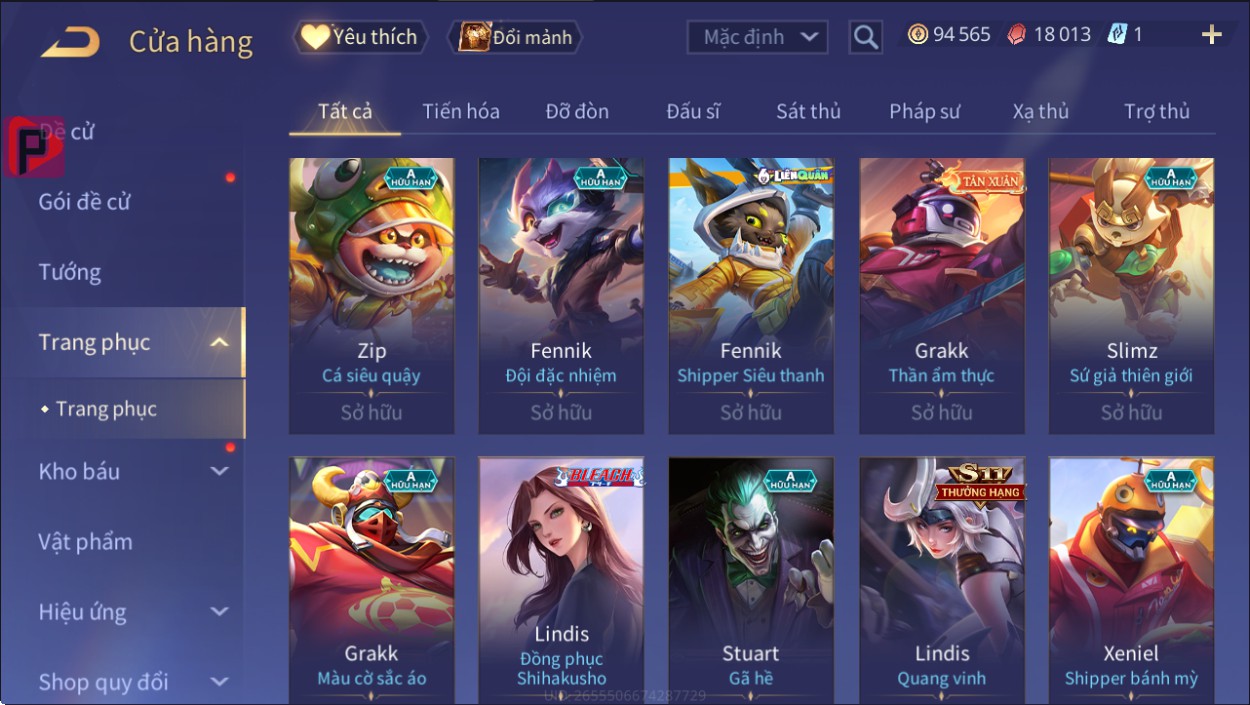Choose the Trợ thủ tab
The image size is (1250, 705).
[1156, 112]
